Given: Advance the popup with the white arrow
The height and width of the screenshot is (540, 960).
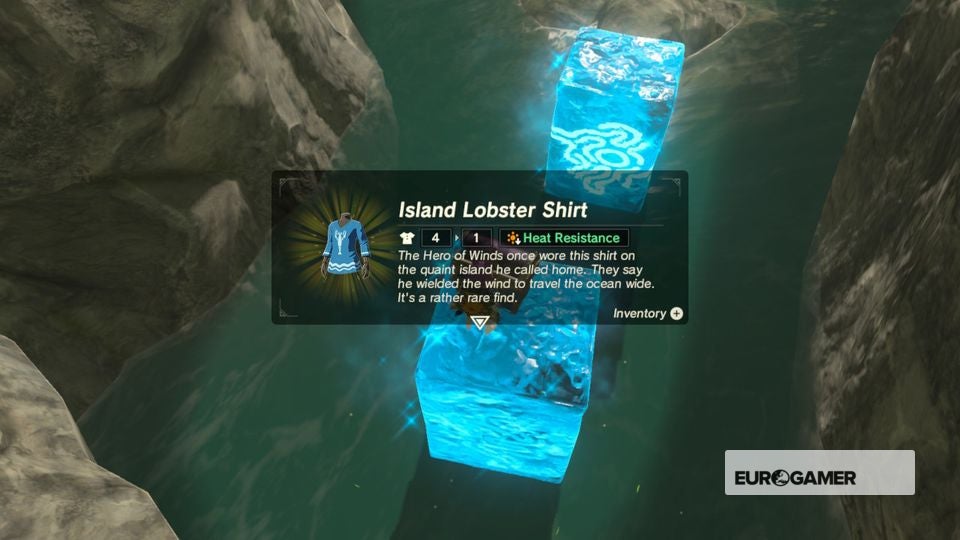Looking at the screenshot, I should pyautogui.click(x=479, y=322).
